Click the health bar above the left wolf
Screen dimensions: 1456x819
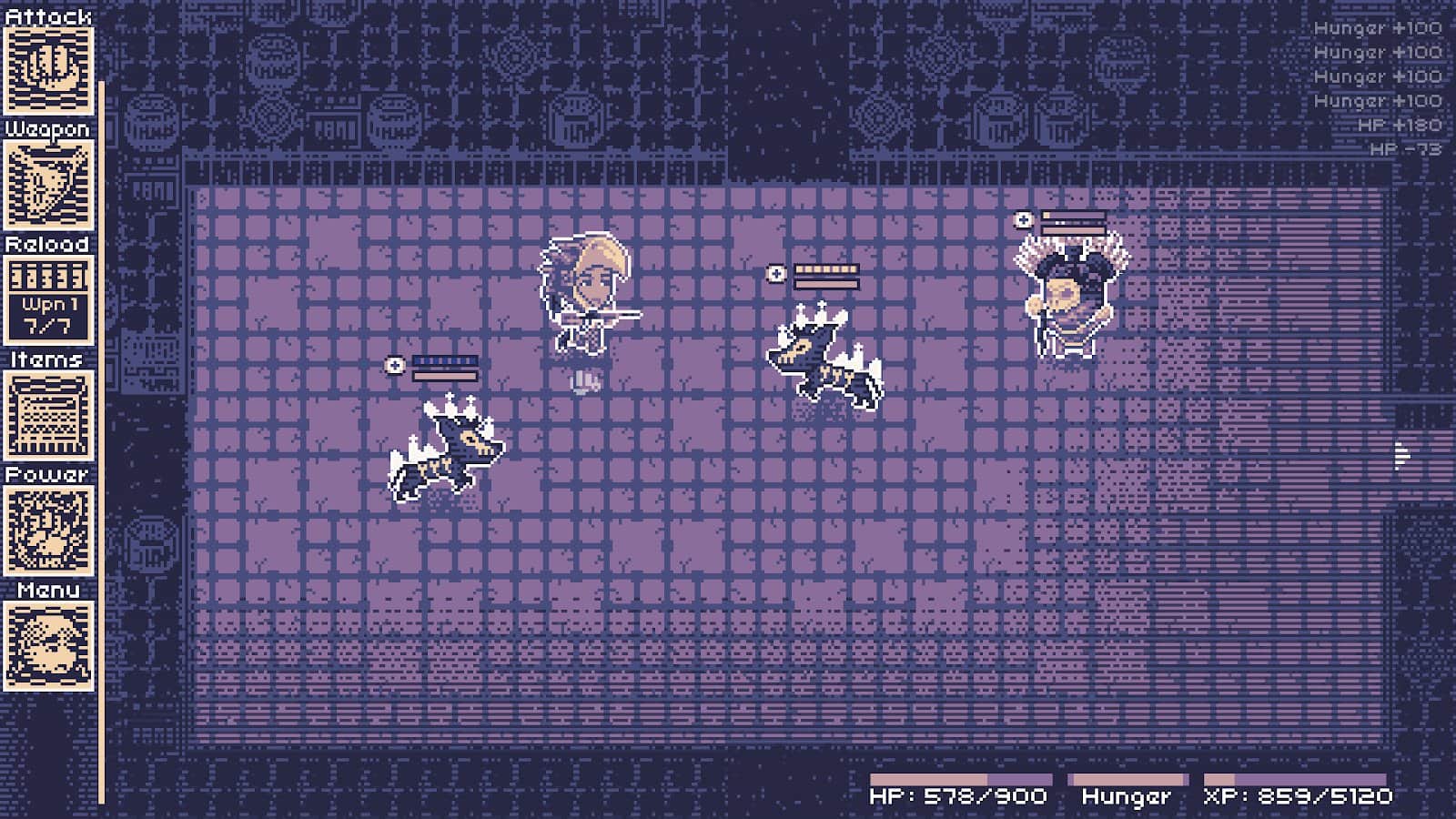(444, 362)
